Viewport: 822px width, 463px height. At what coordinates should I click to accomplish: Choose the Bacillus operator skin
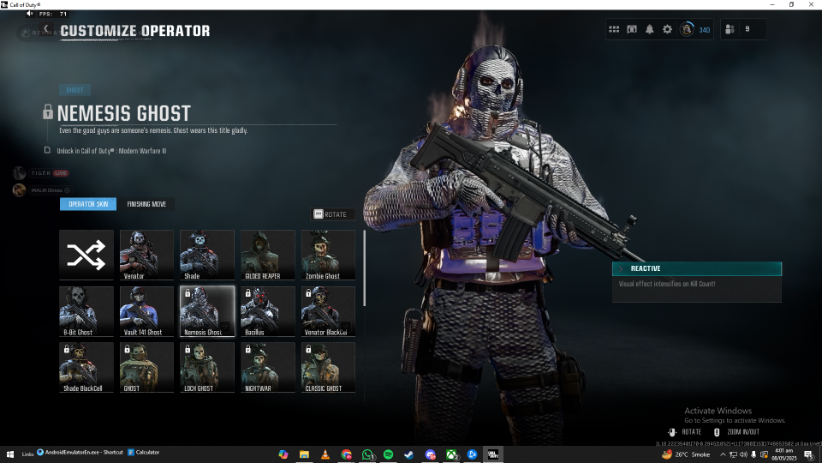click(x=267, y=310)
